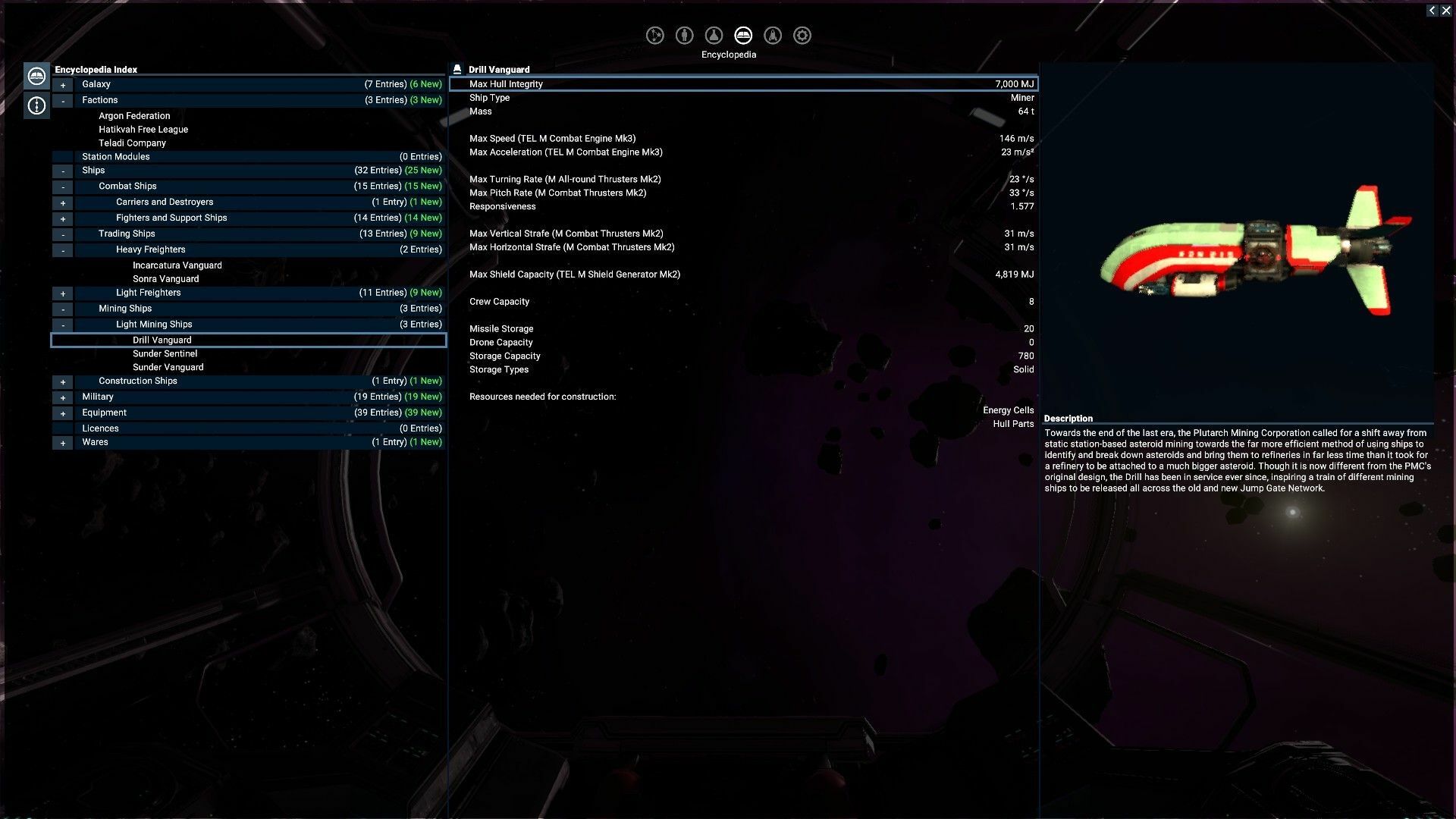The image size is (1456, 819).
Task: Select the Sunder Sentinel entry
Action: pyautogui.click(x=165, y=353)
